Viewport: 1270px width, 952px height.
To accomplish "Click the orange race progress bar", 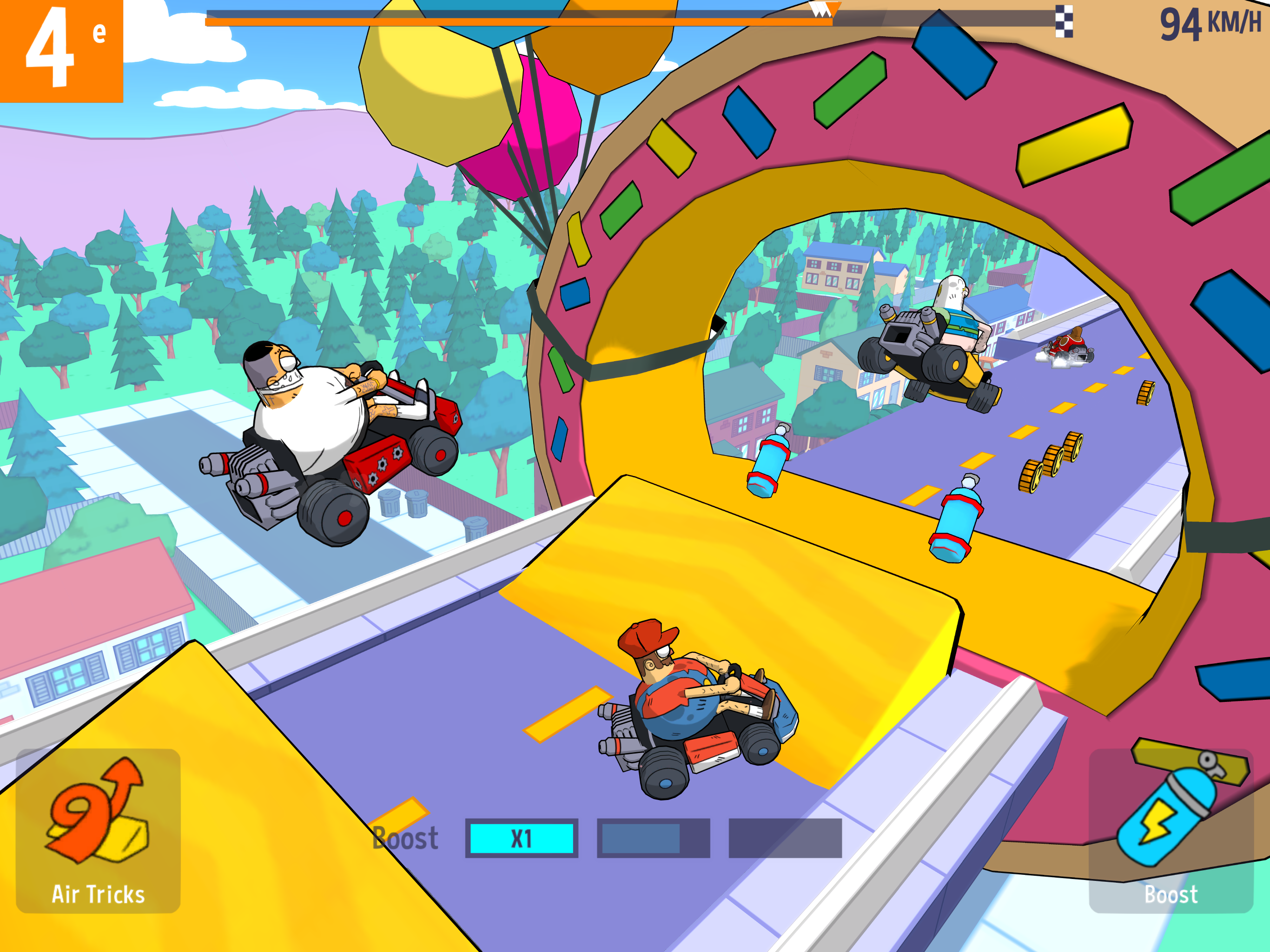I will click(517, 20).
